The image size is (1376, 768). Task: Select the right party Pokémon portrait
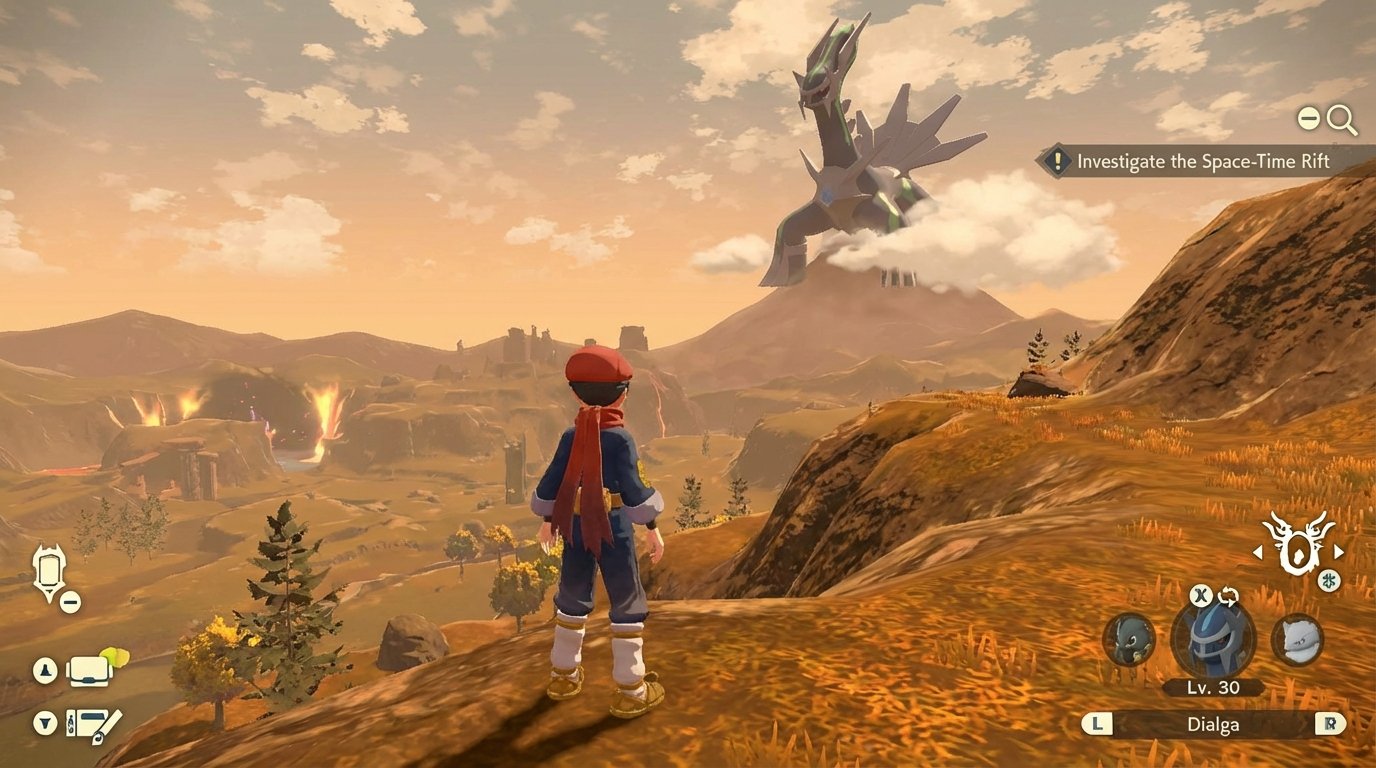(x=1300, y=640)
